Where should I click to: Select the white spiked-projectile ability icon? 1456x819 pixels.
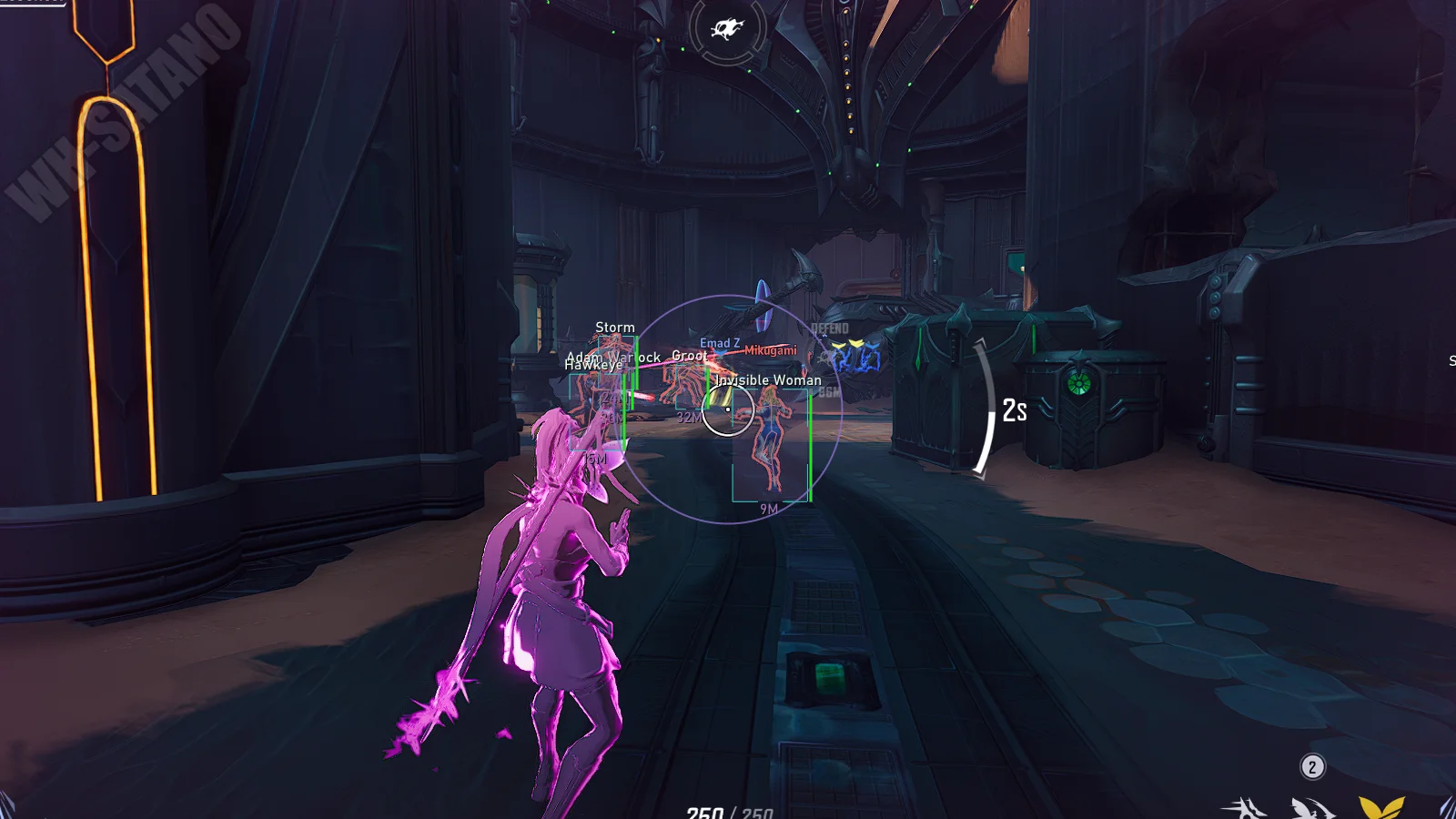pos(1245,808)
